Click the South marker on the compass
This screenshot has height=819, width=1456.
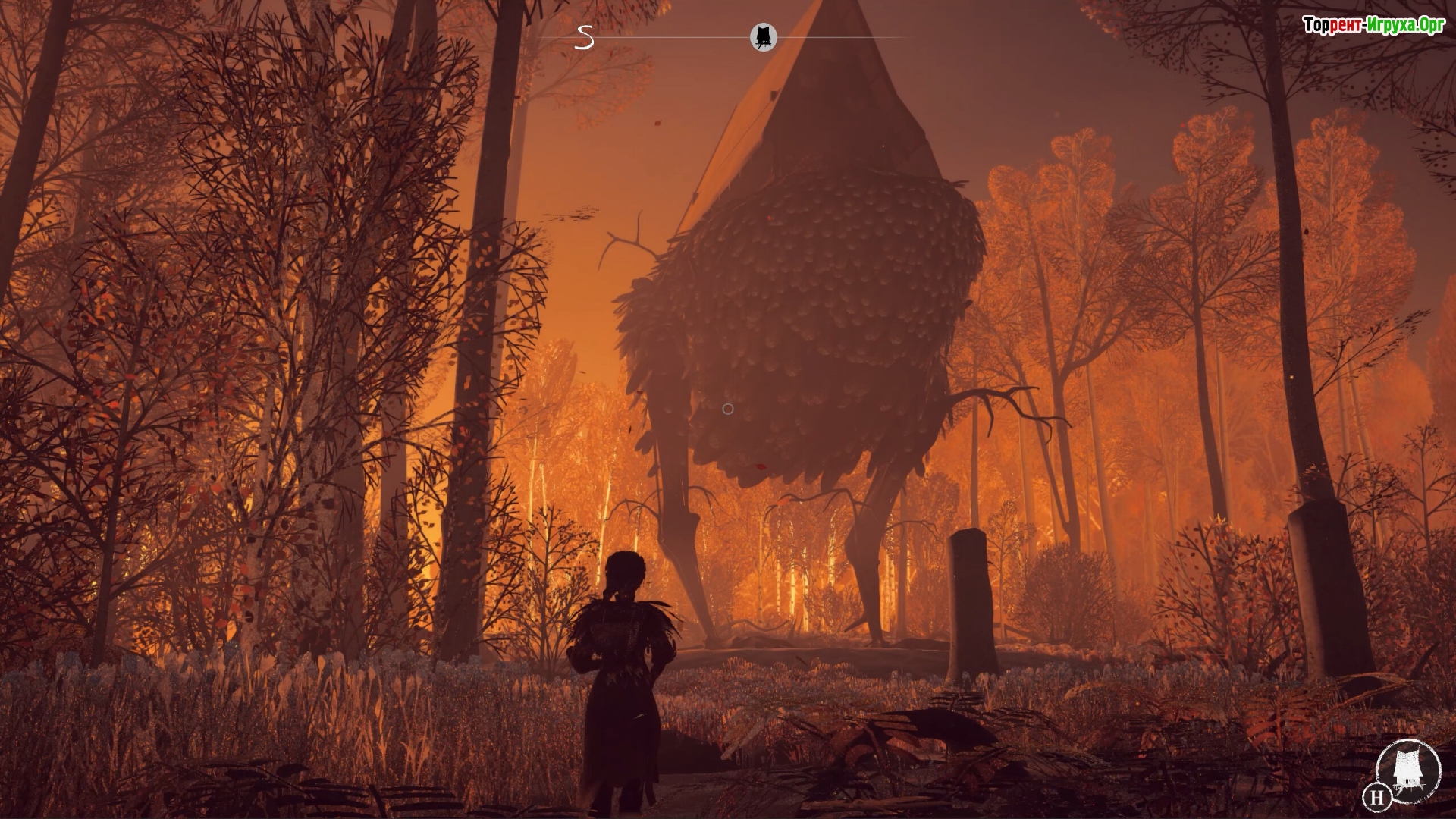(x=584, y=37)
